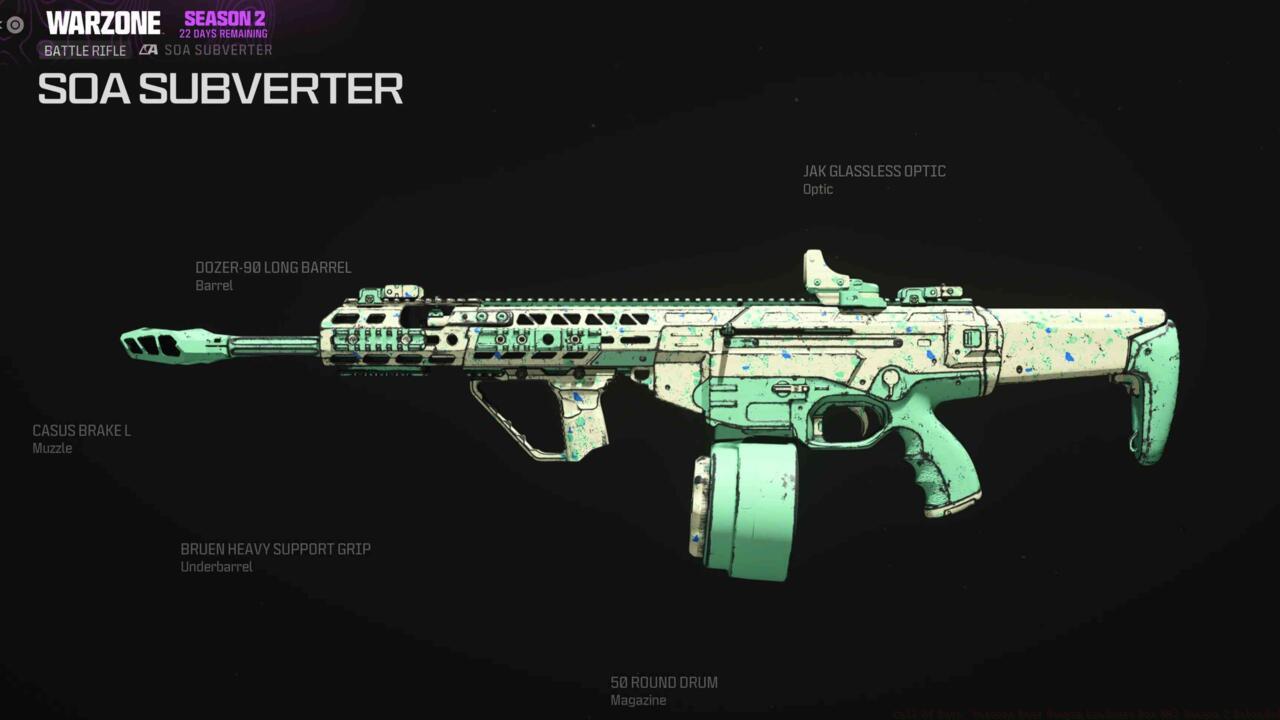Open the gear settings icon
This screenshot has width=1280, height=720.
[x=15, y=25]
